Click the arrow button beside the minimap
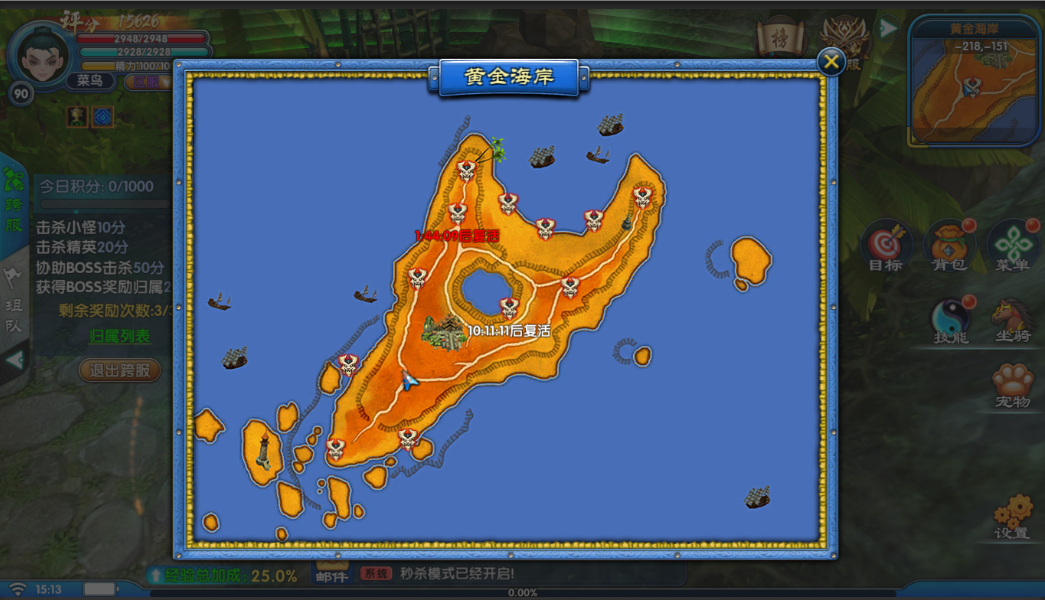 coord(888,29)
